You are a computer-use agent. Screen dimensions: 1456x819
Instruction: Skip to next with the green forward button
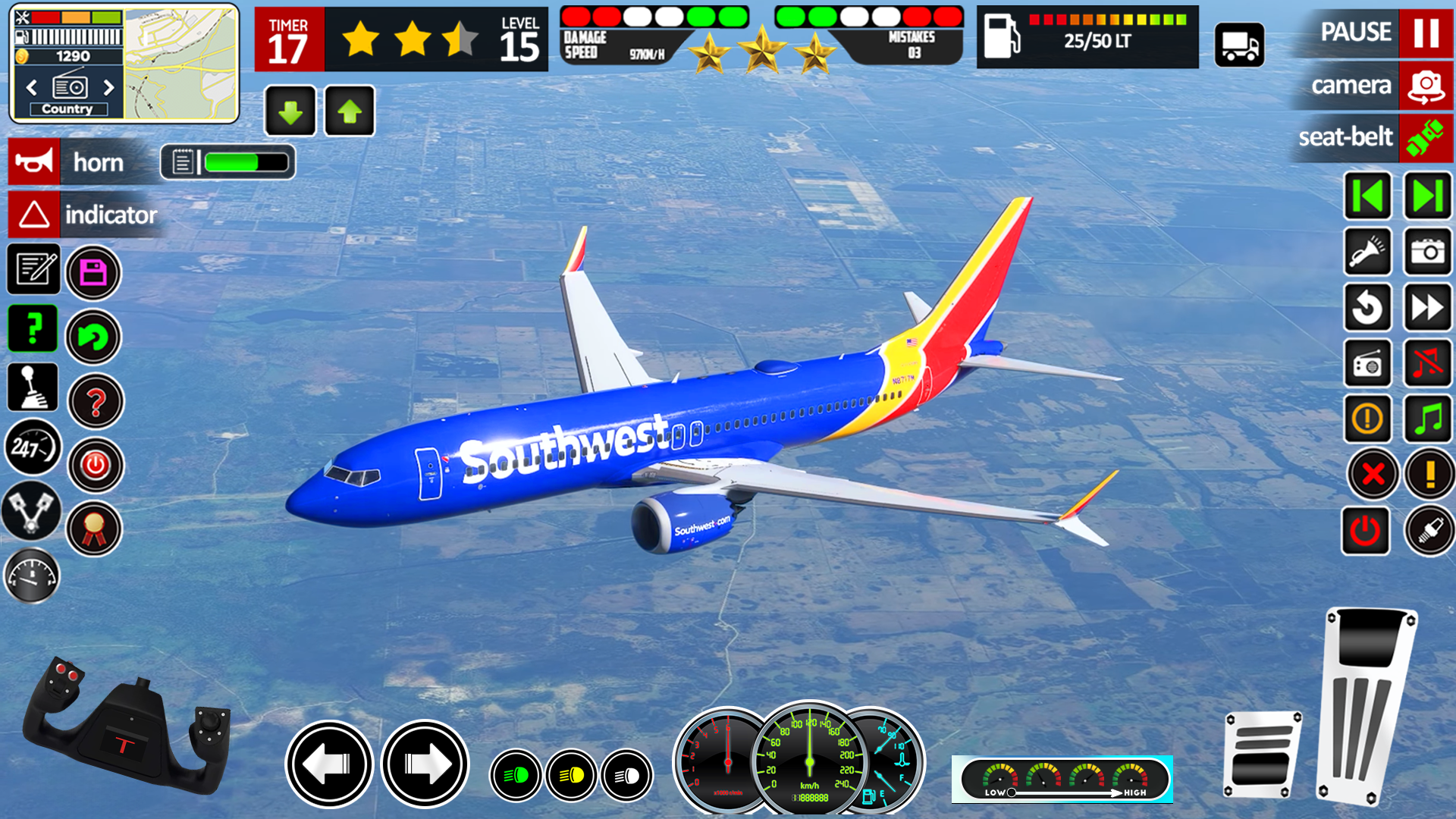(1427, 196)
